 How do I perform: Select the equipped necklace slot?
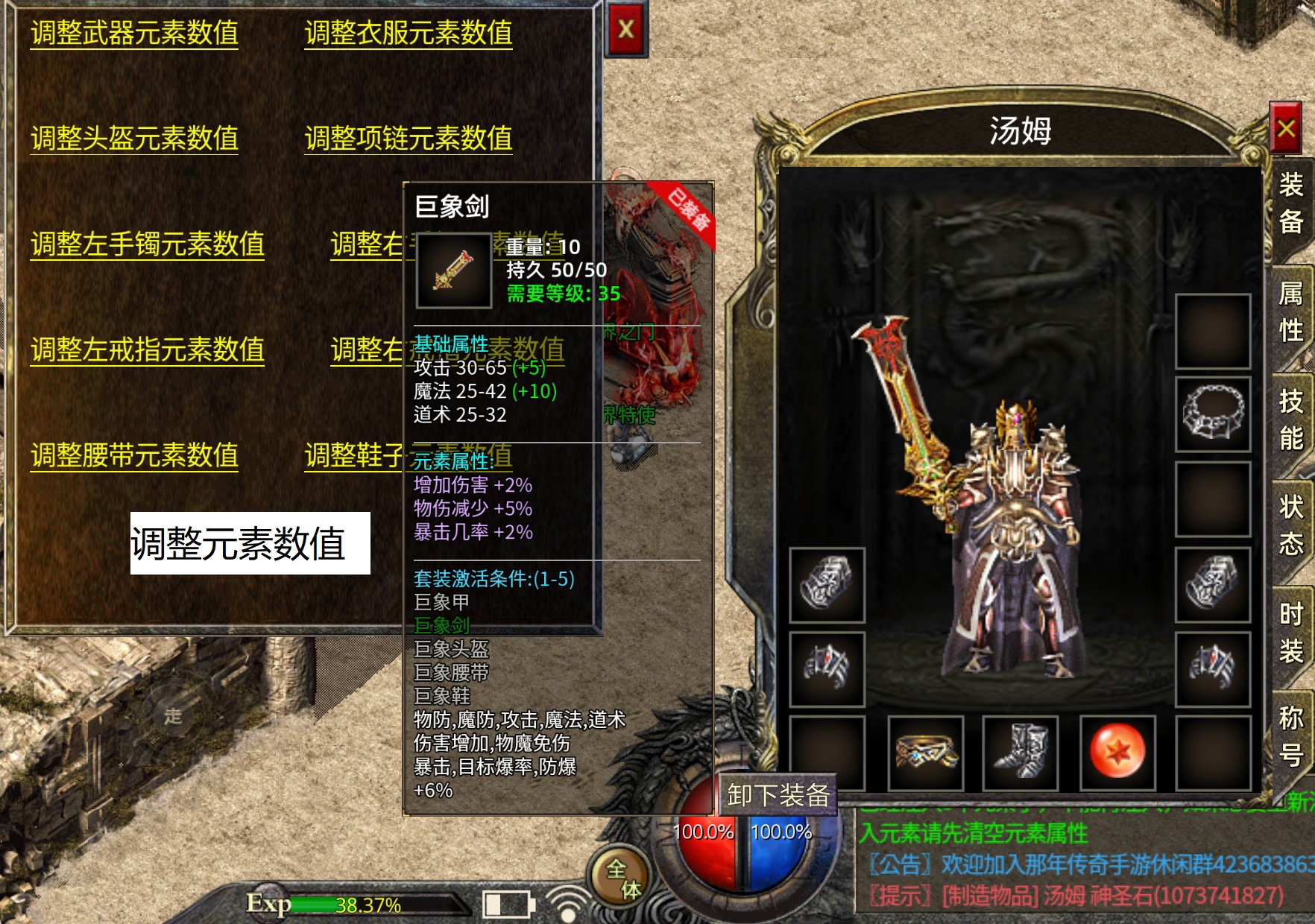[x=1212, y=414]
